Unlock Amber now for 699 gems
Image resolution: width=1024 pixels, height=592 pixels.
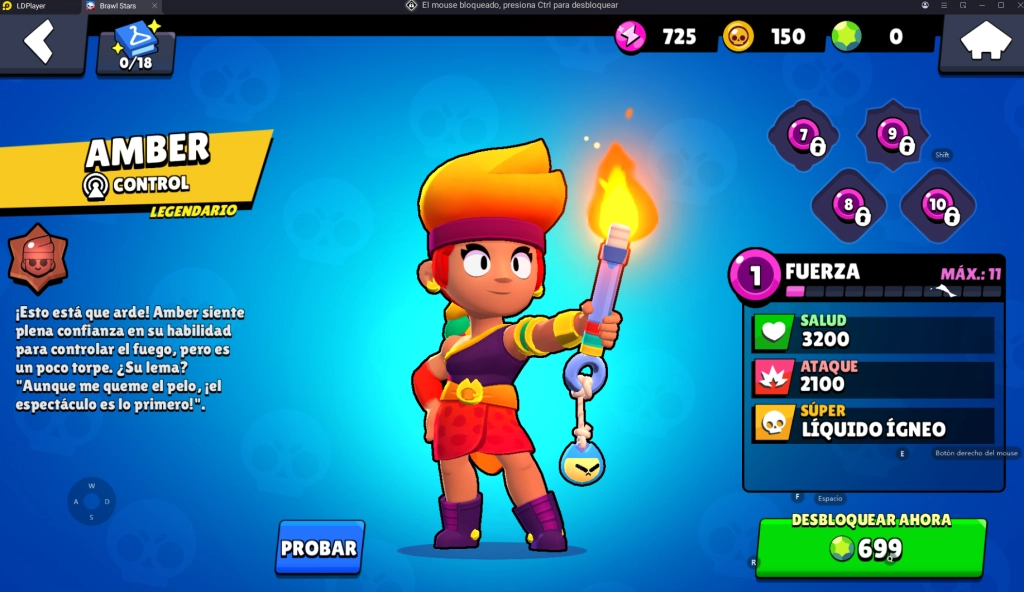point(870,546)
